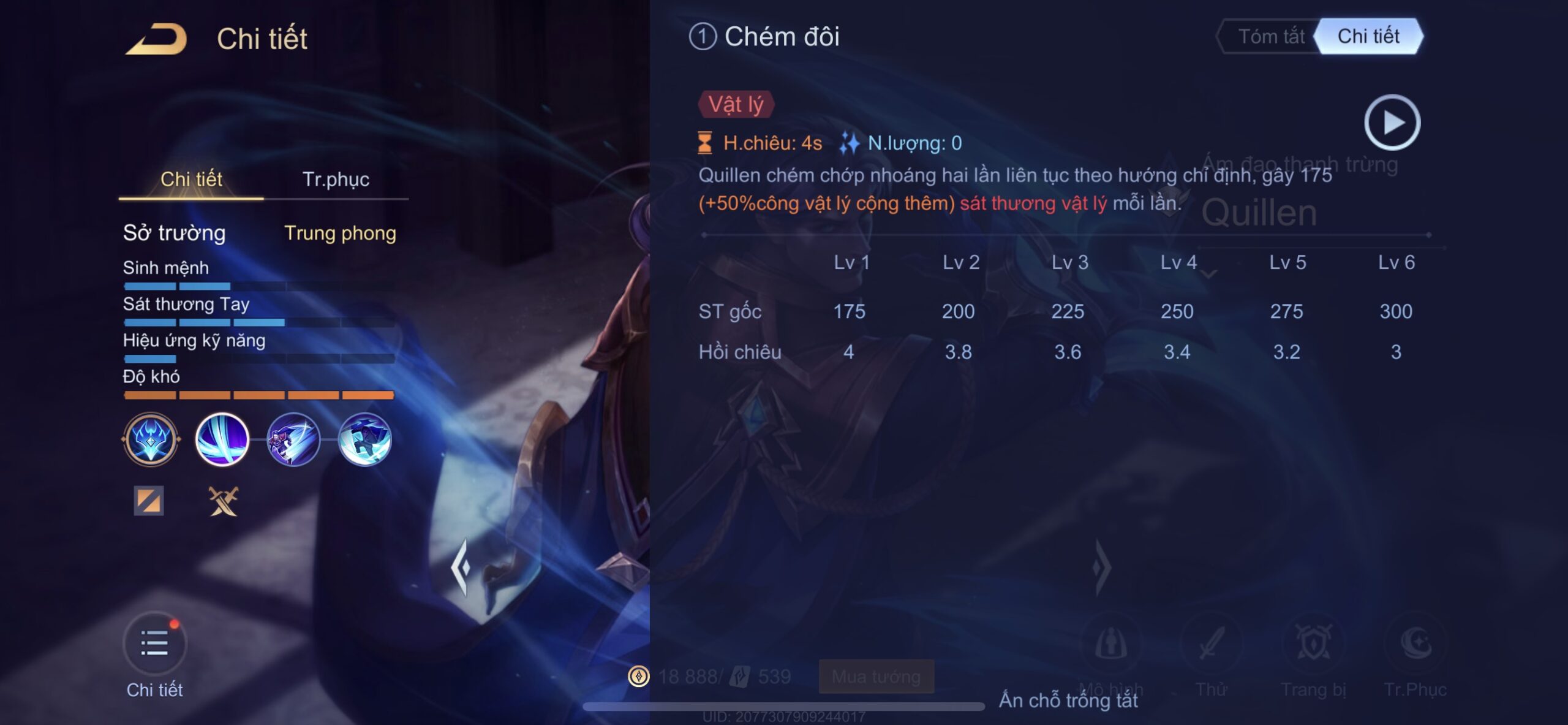The image size is (1568, 725).
Task: Go back using the golden arrow
Action: [157, 39]
